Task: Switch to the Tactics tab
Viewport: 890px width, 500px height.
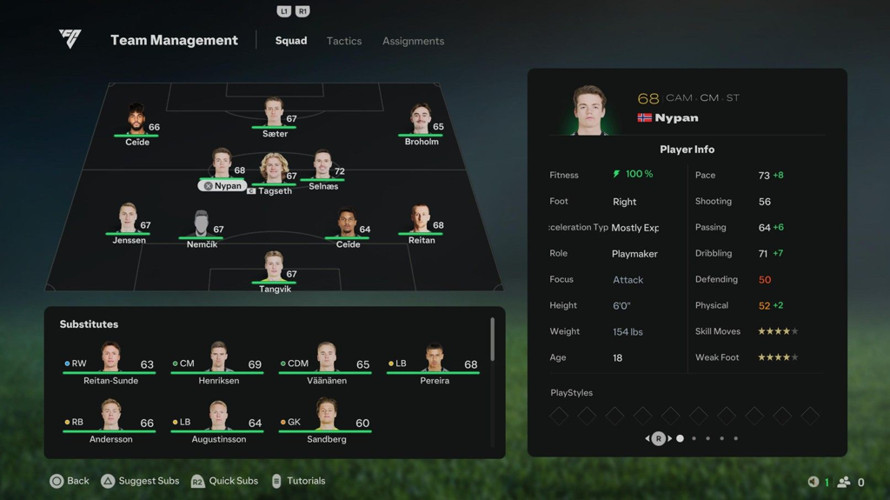Action: coord(344,41)
